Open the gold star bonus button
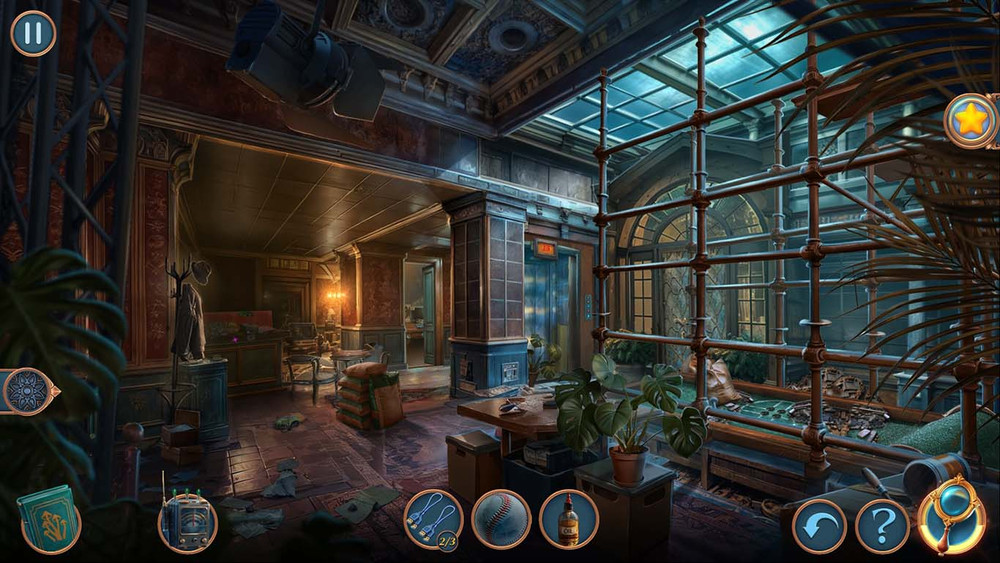The width and height of the screenshot is (1000, 563). pos(970,121)
